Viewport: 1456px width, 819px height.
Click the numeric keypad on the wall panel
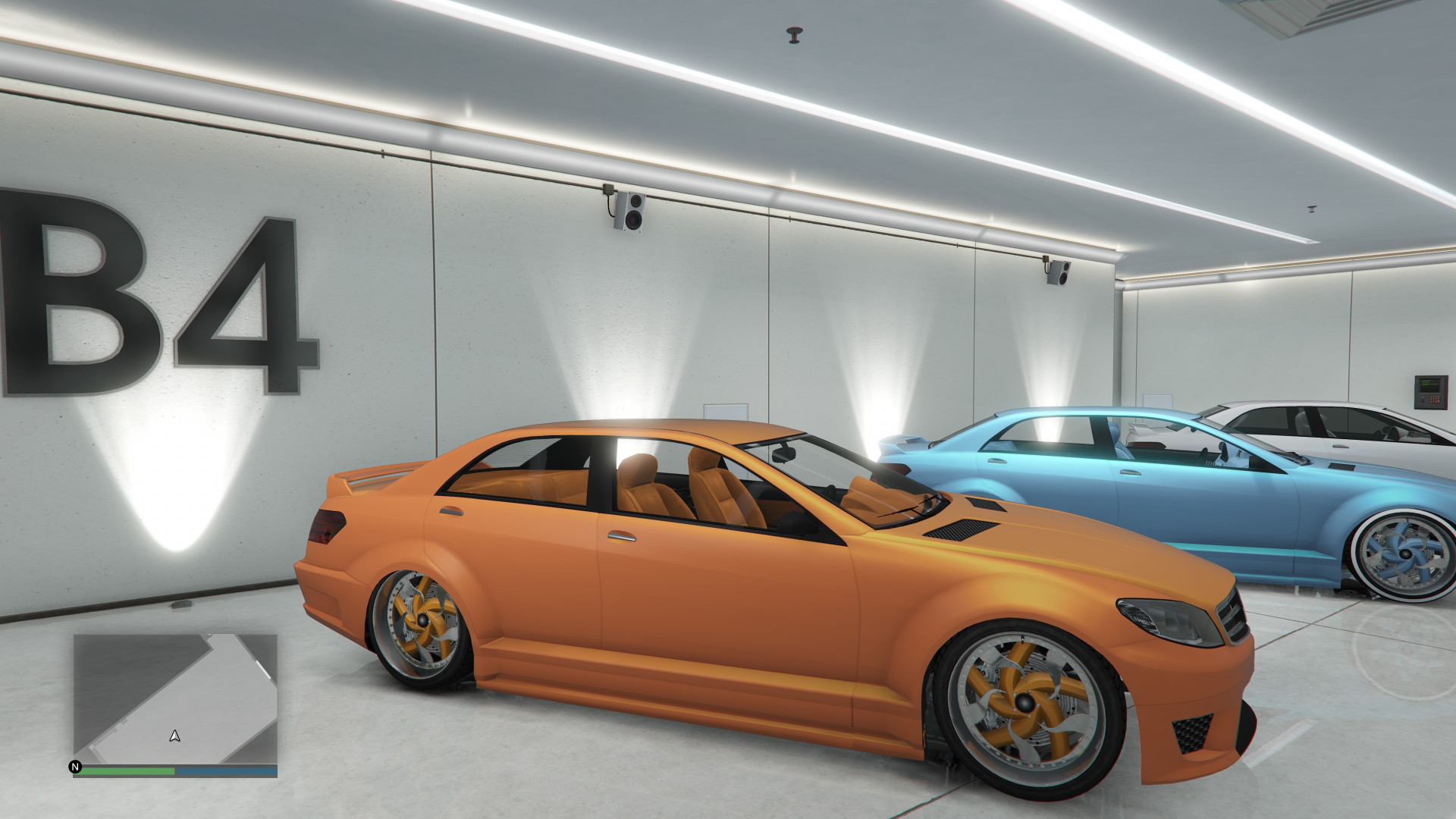[x=1434, y=400]
